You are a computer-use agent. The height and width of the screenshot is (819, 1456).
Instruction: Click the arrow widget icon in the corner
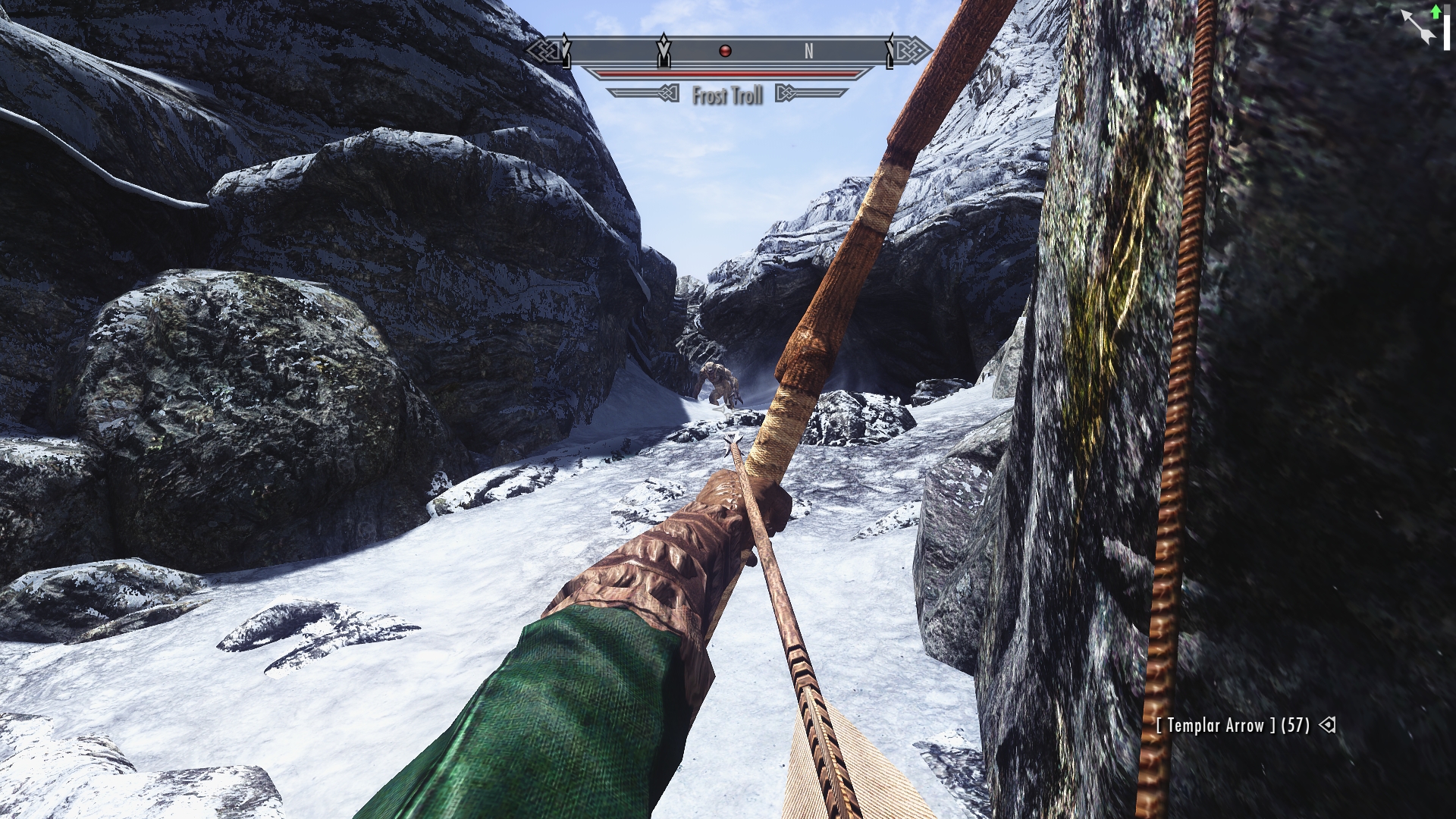click(x=1418, y=27)
